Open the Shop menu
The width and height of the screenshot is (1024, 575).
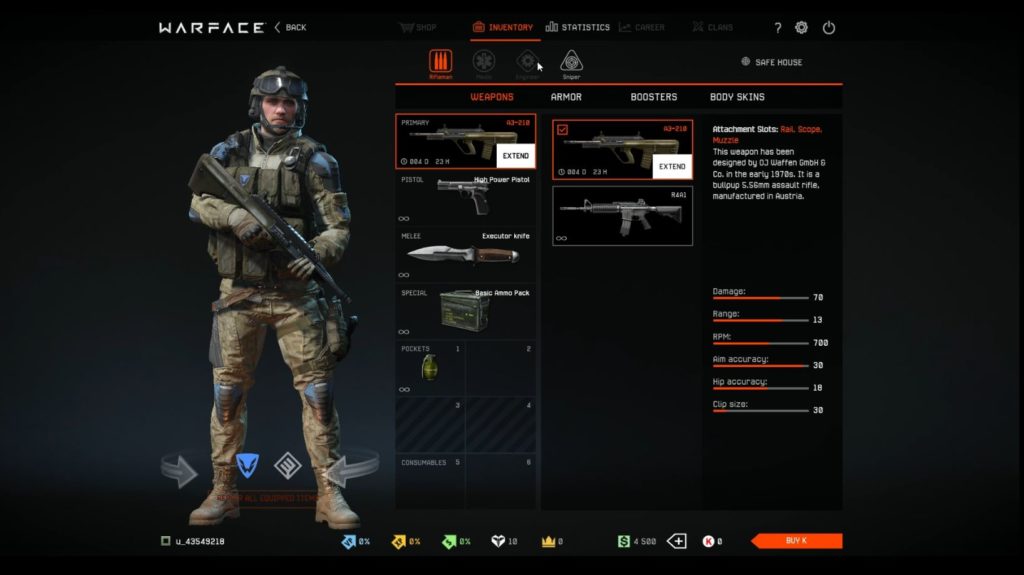[419, 27]
